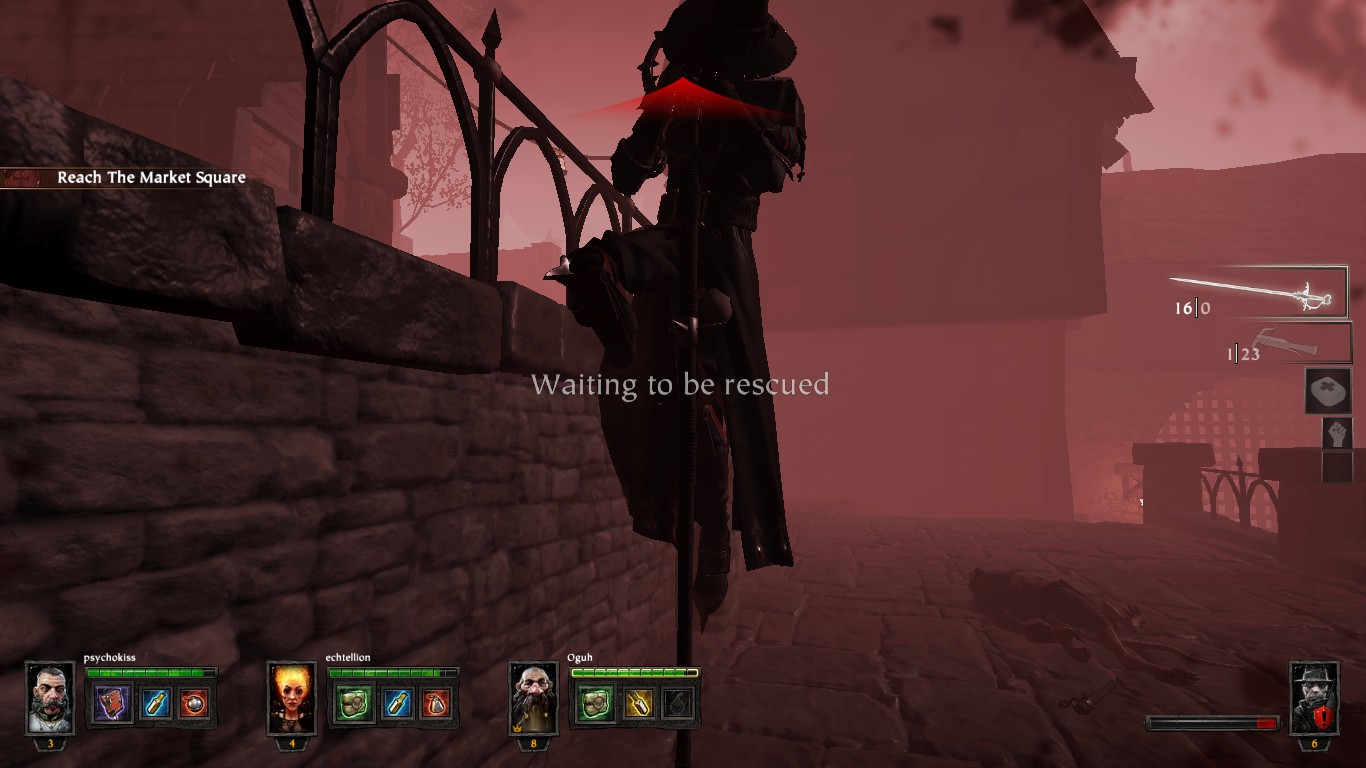
Task: Choose the fist potion slot
Action: pyautogui.click(x=1336, y=433)
